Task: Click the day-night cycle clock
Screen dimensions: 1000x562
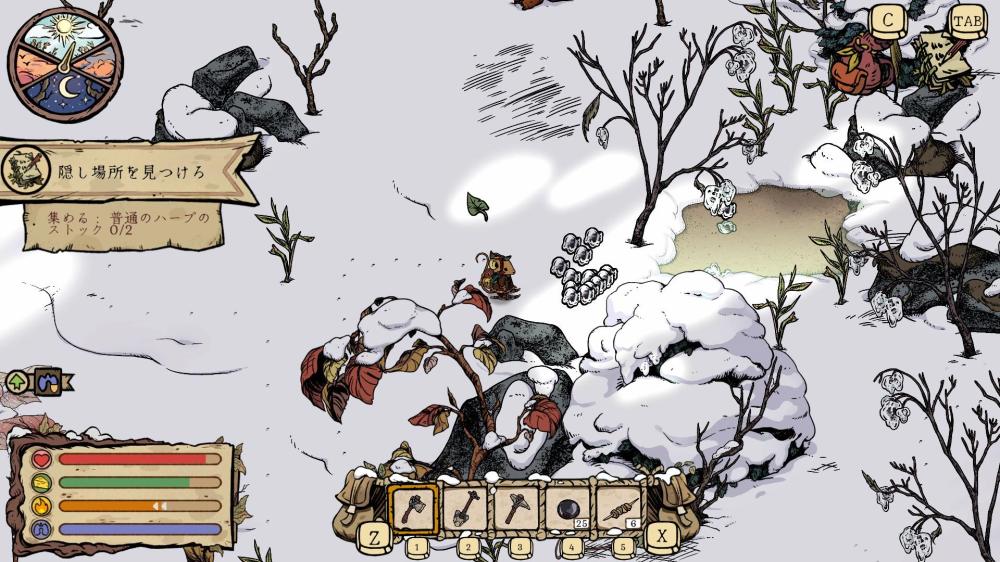Action: (66, 61)
